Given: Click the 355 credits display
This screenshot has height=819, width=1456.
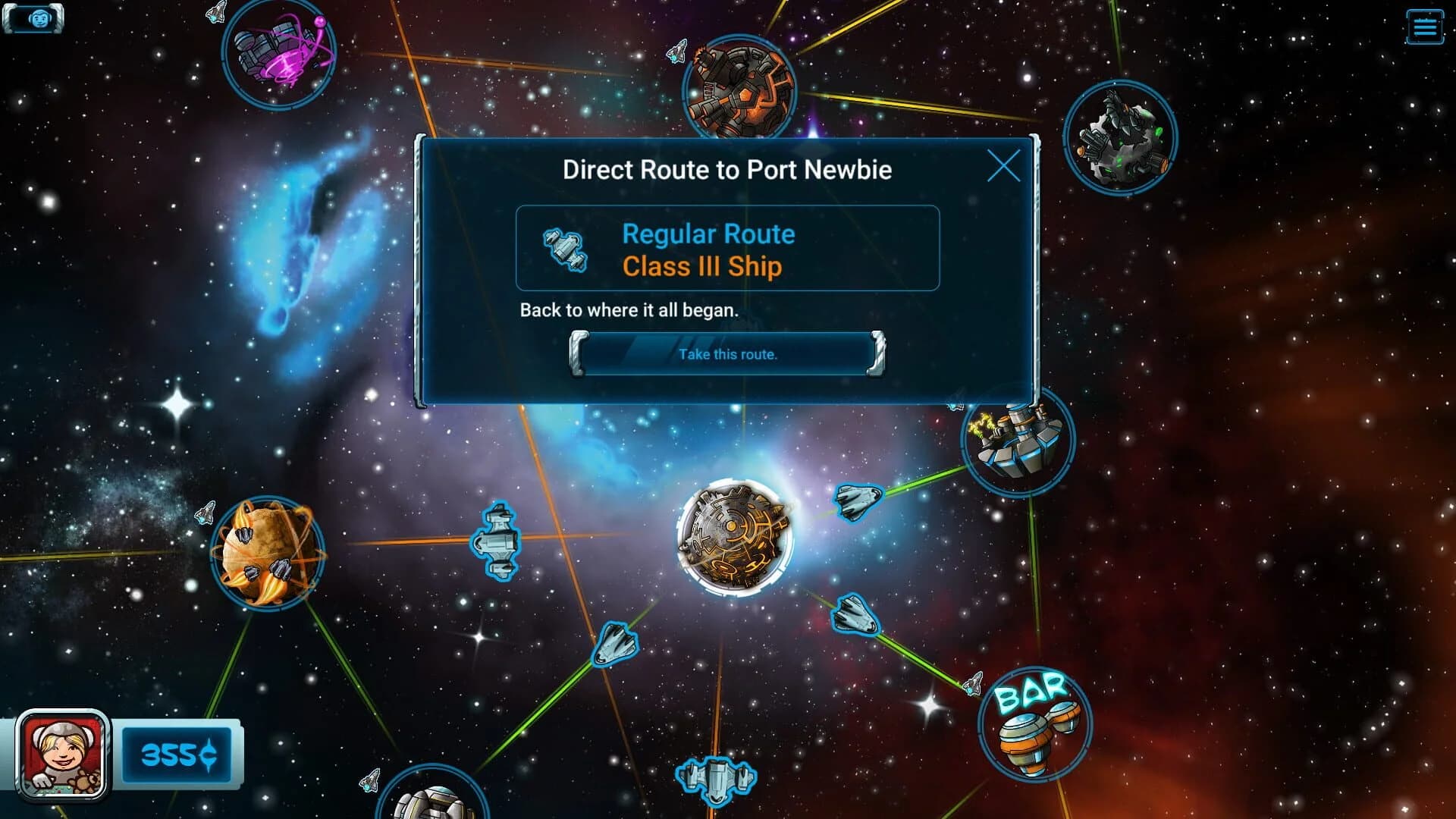Looking at the screenshot, I should click(180, 755).
